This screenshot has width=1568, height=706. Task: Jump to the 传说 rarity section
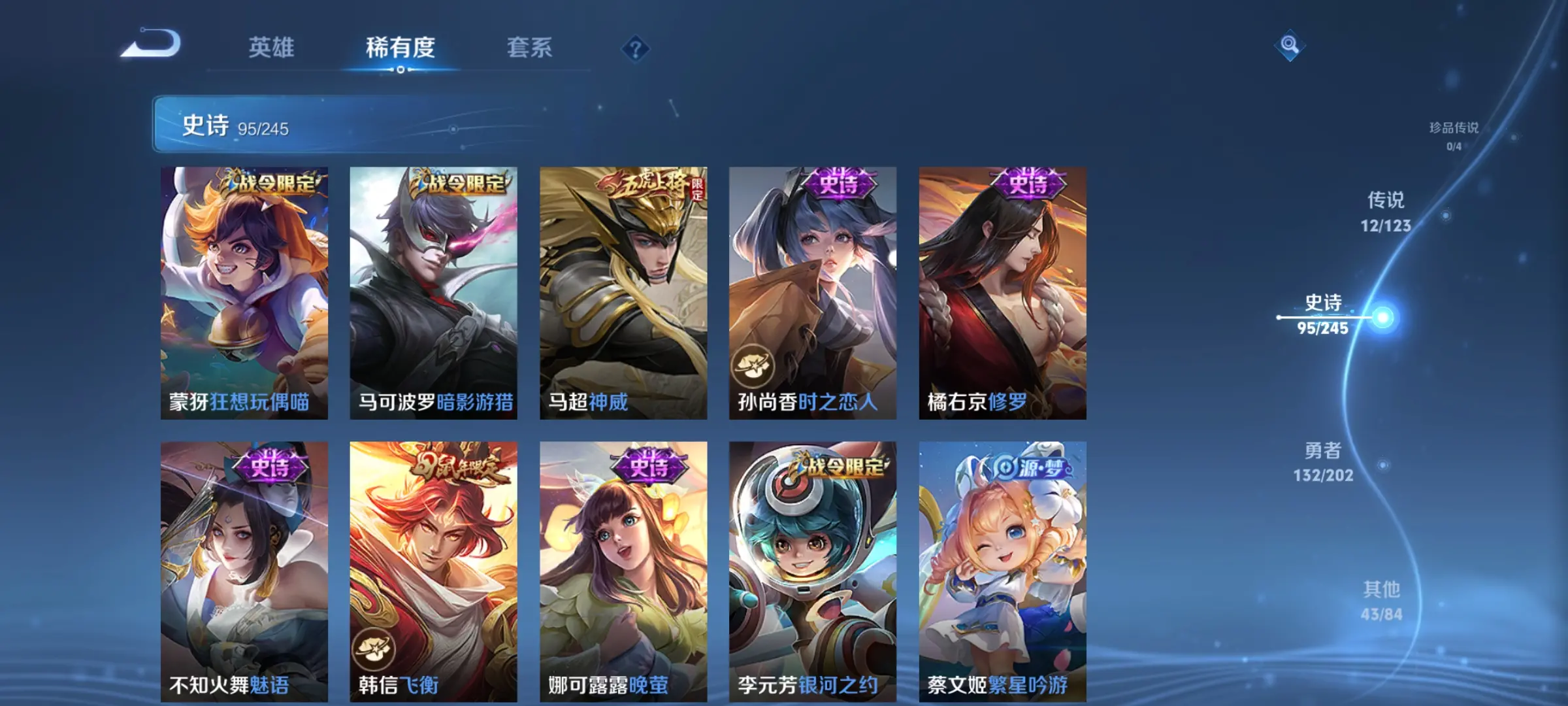coord(1386,211)
